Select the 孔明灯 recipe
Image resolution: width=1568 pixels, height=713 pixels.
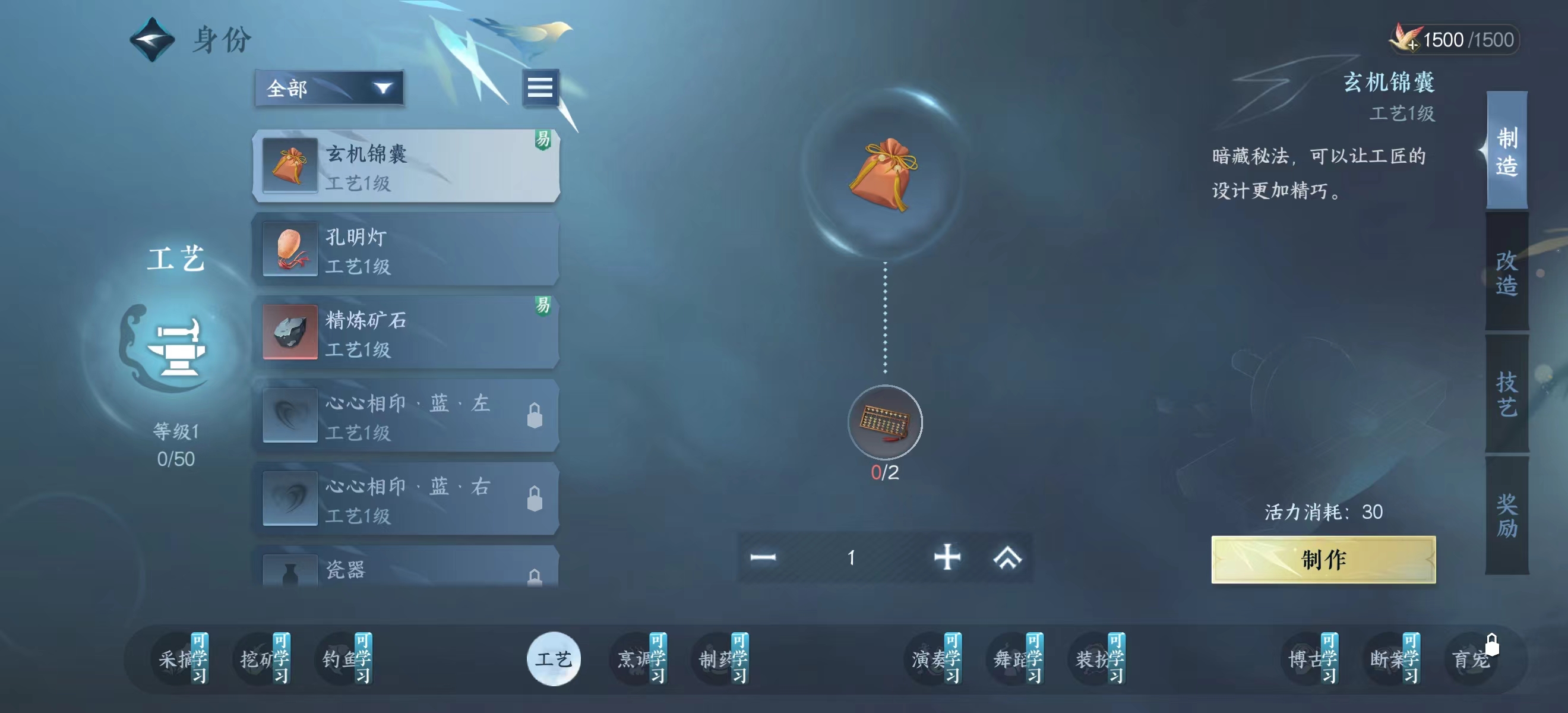click(x=406, y=250)
